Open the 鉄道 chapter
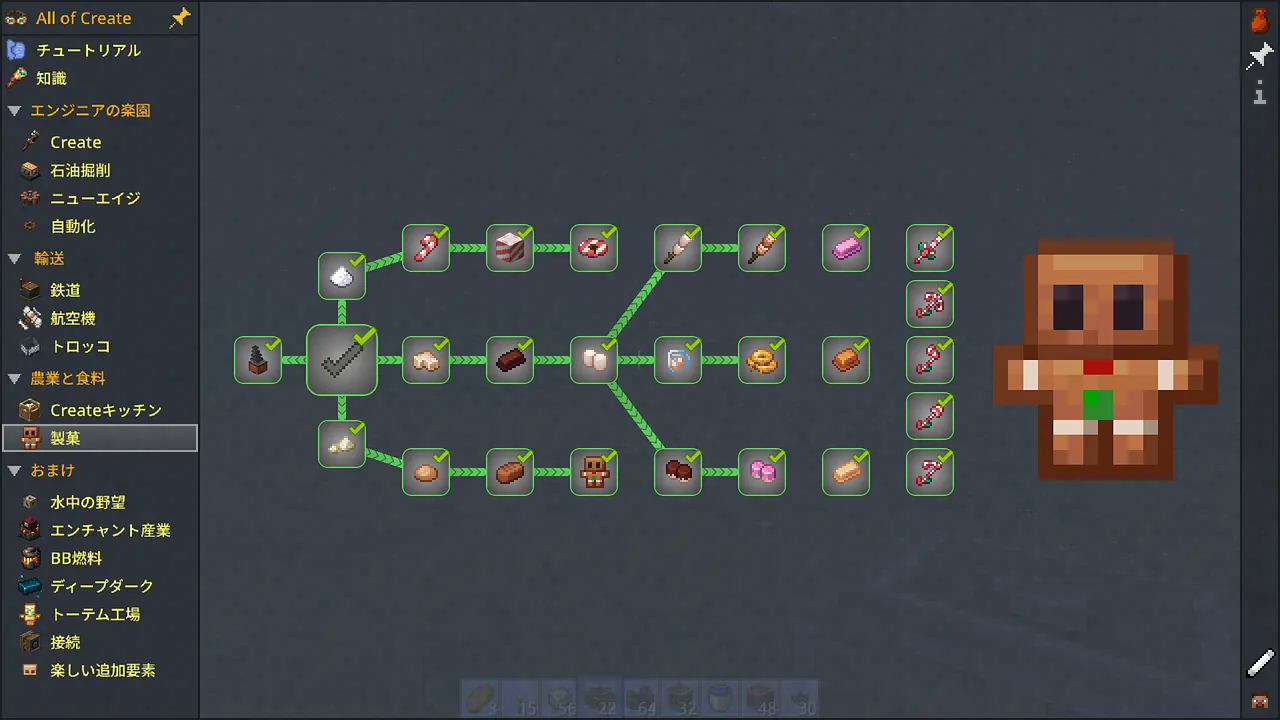 pos(65,290)
